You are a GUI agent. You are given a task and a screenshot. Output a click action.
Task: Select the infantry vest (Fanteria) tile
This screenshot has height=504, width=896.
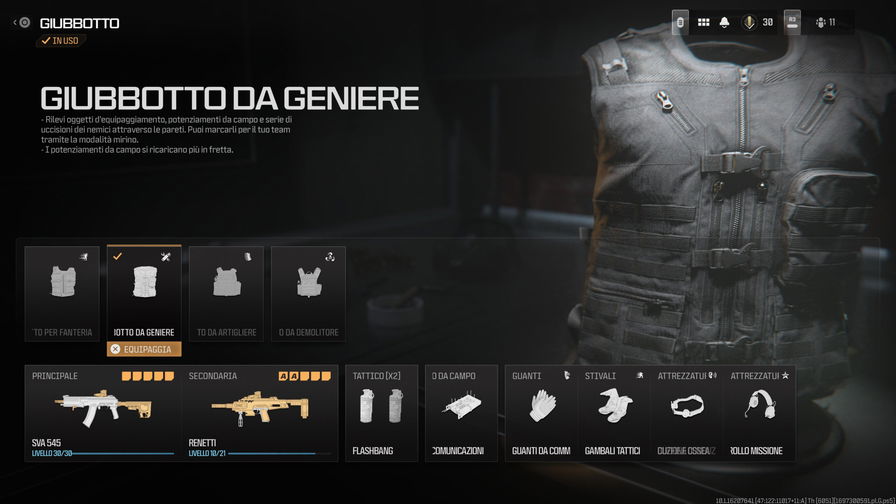point(62,292)
